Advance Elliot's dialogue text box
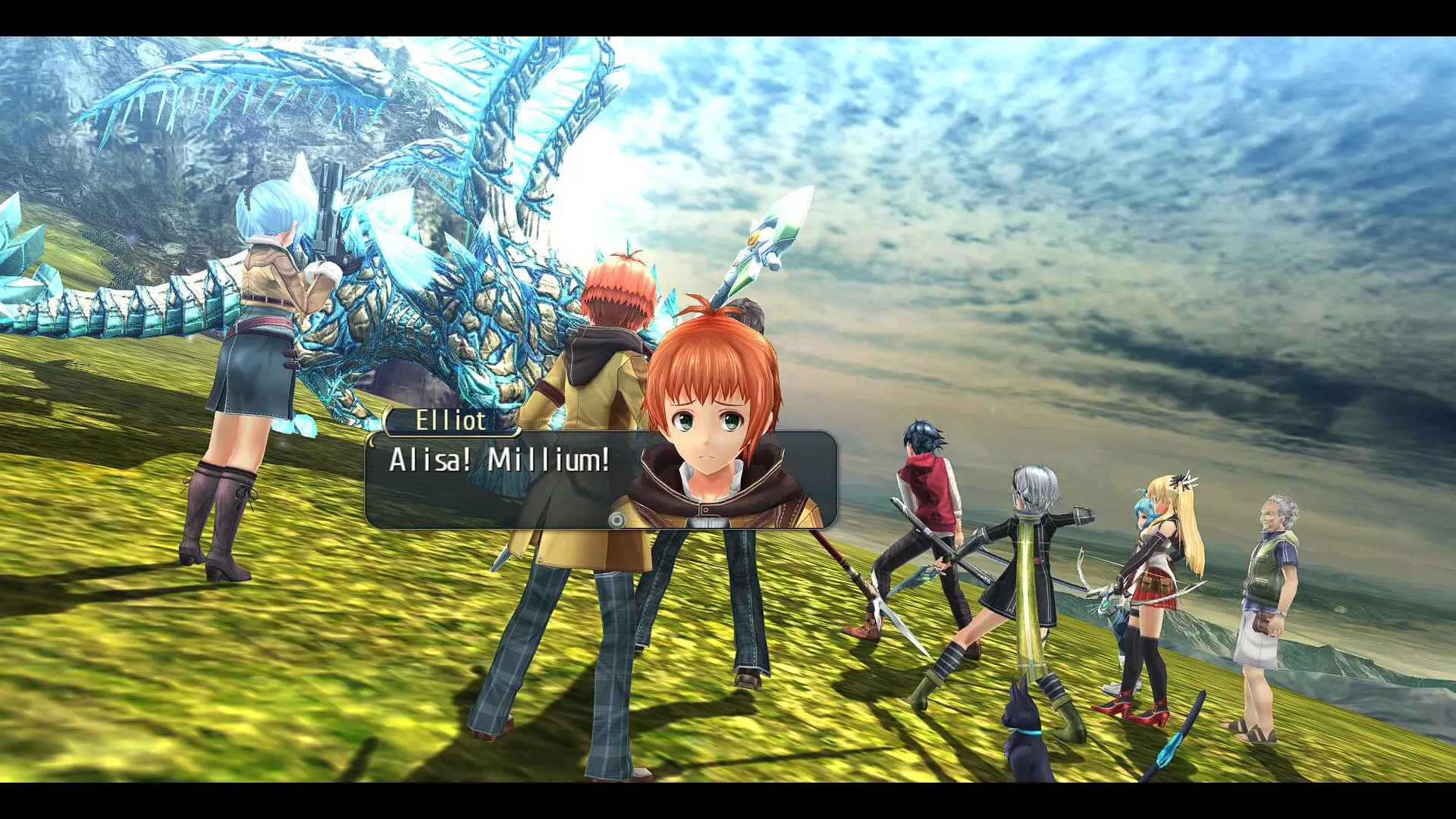The image size is (1456, 819). (500, 479)
